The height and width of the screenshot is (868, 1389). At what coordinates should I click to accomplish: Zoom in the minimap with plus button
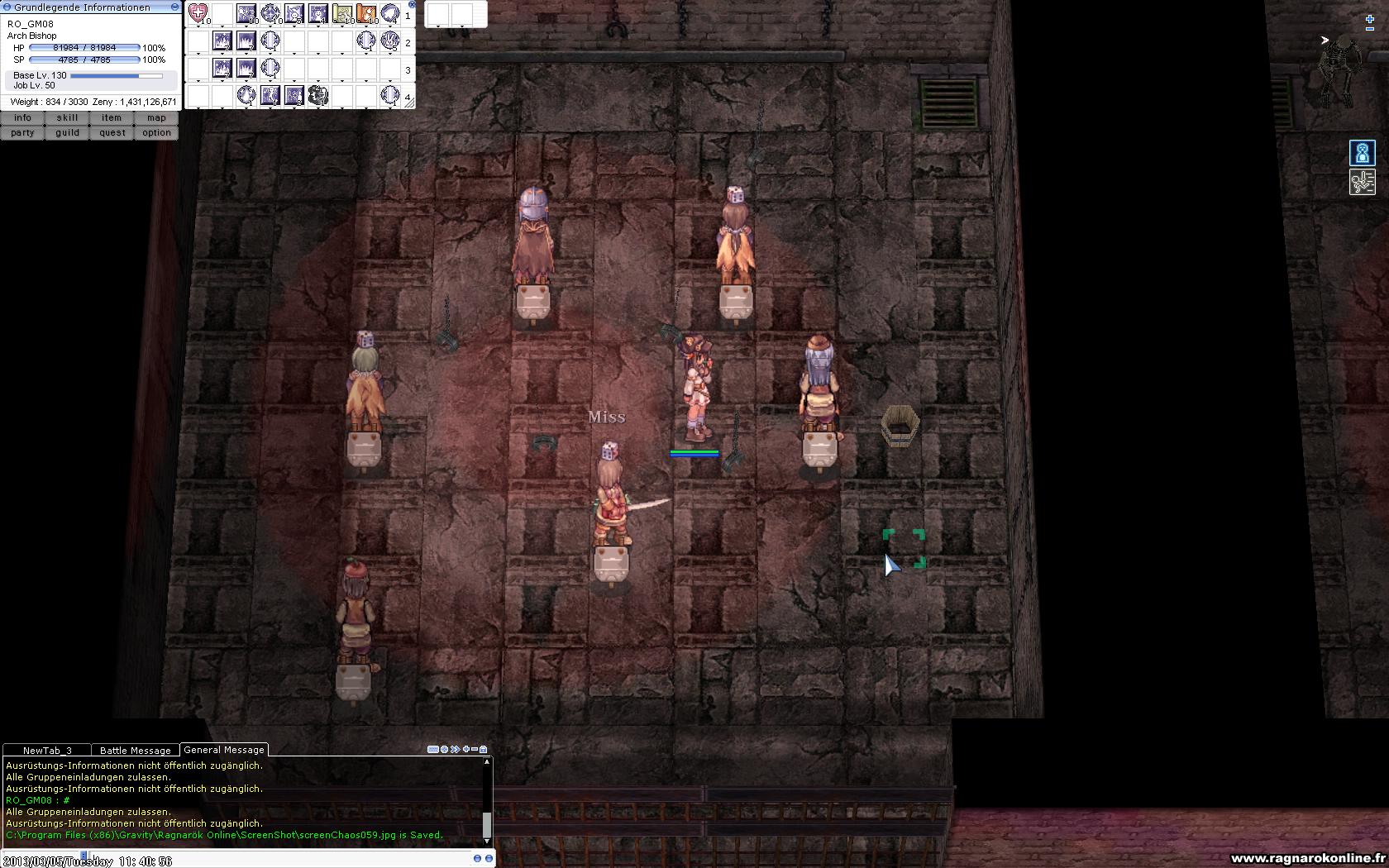click(1369, 19)
